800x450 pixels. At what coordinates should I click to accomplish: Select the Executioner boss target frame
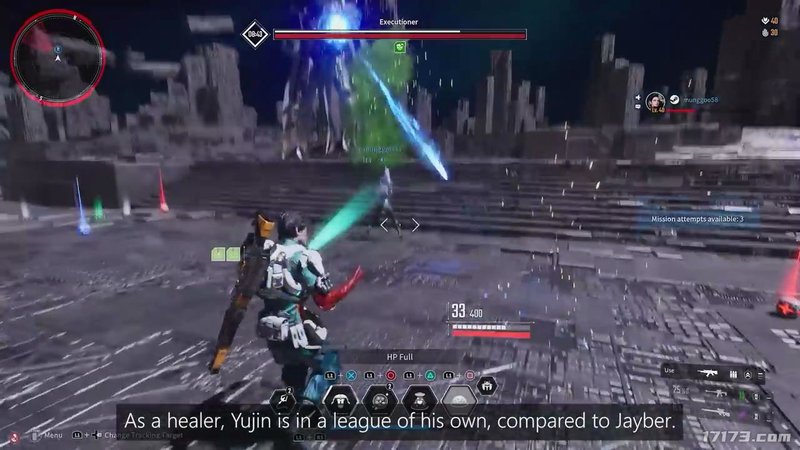point(400,33)
